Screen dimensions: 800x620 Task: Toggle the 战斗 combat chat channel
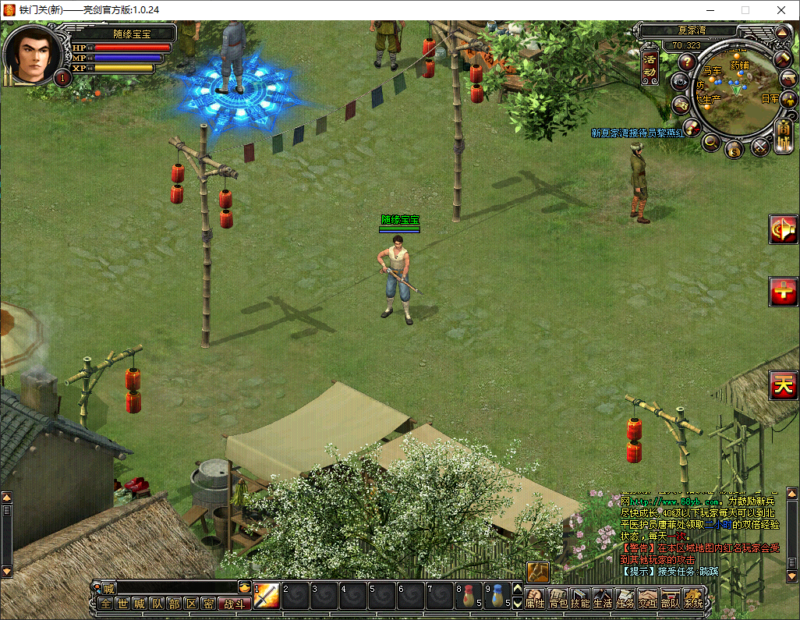tap(232, 604)
